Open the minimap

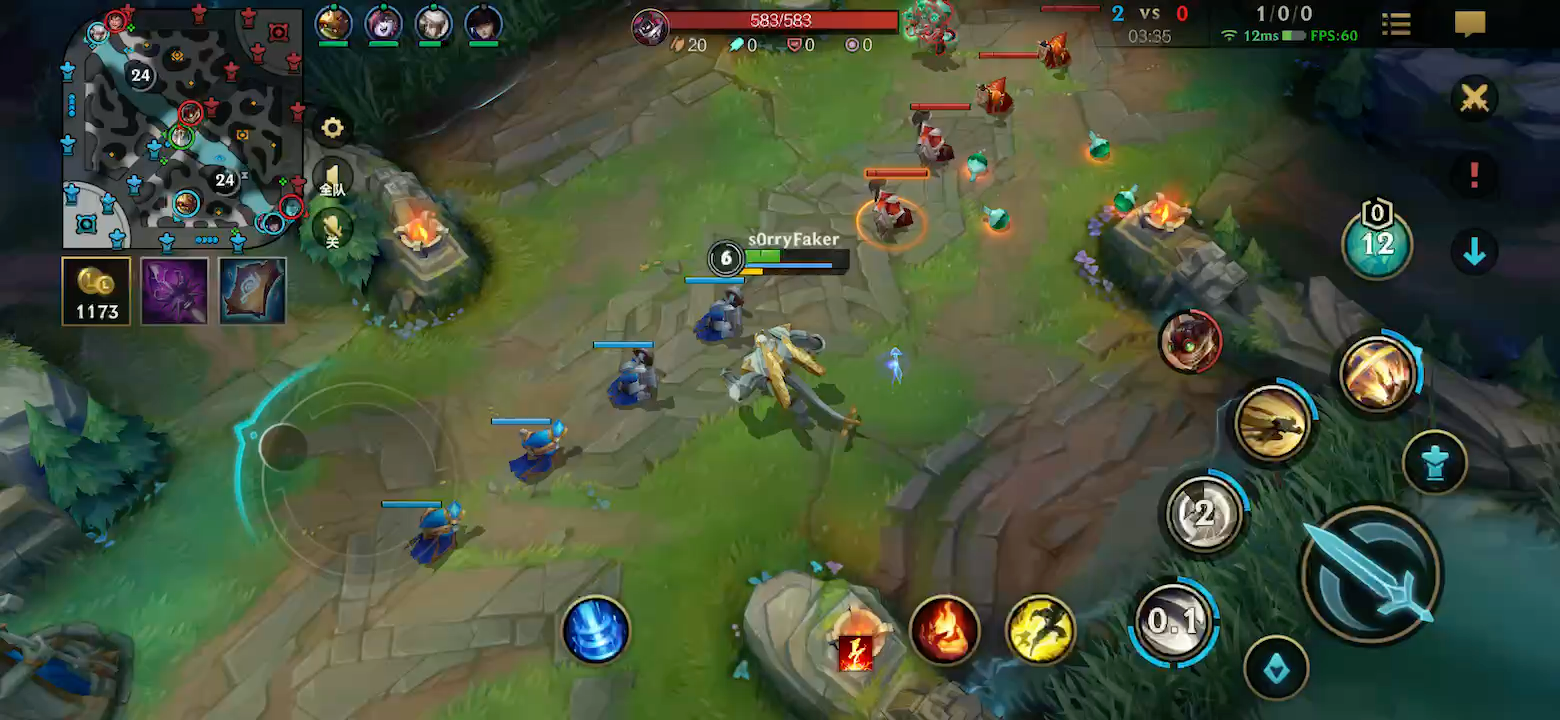pyautogui.click(x=184, y=129)
